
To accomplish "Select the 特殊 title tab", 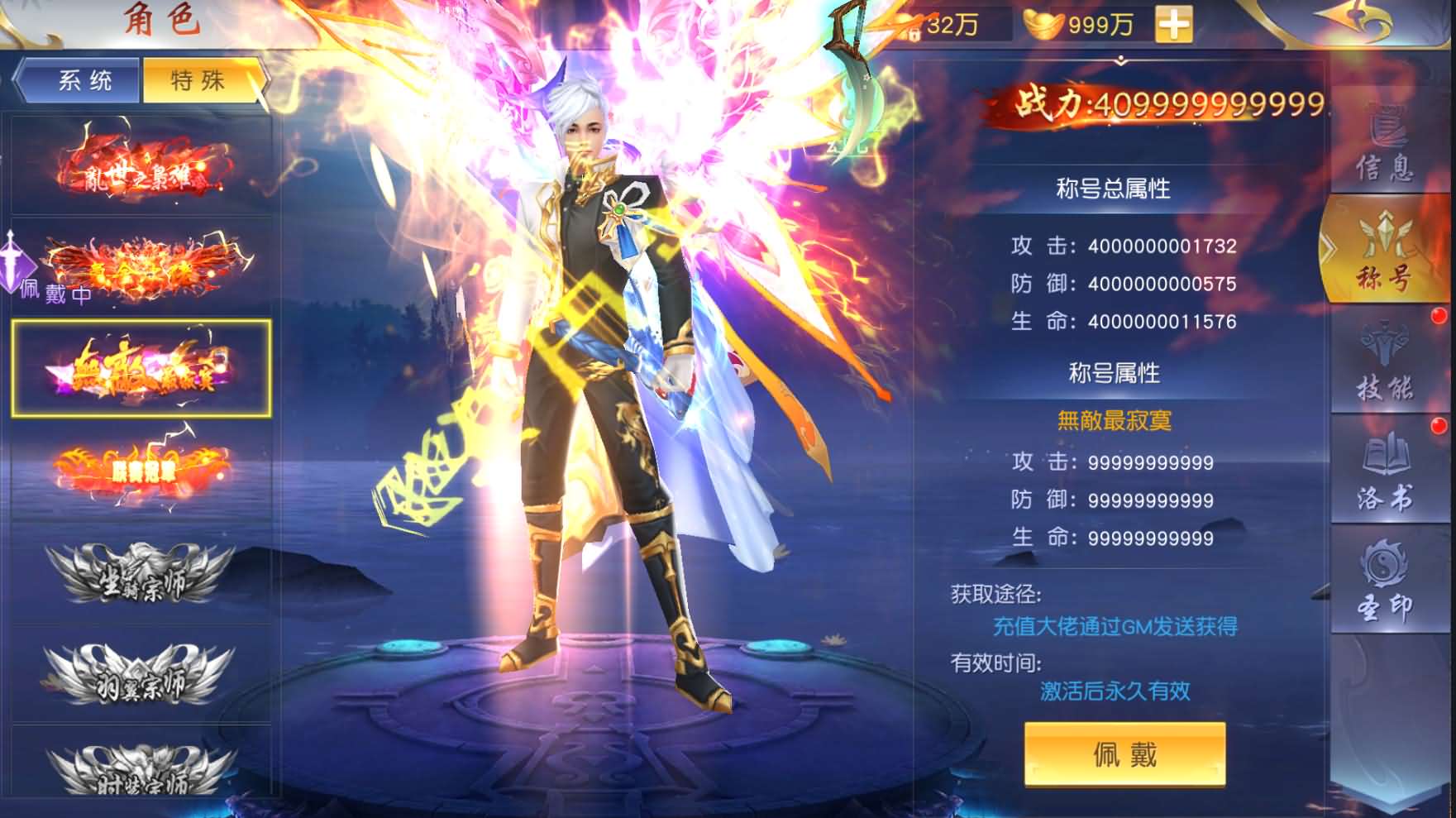I will tap(198, 80).
